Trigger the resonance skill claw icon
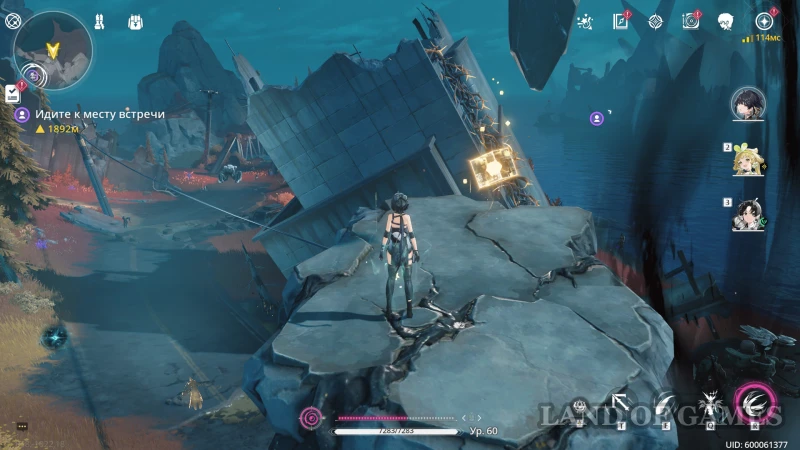 [665, 405]
